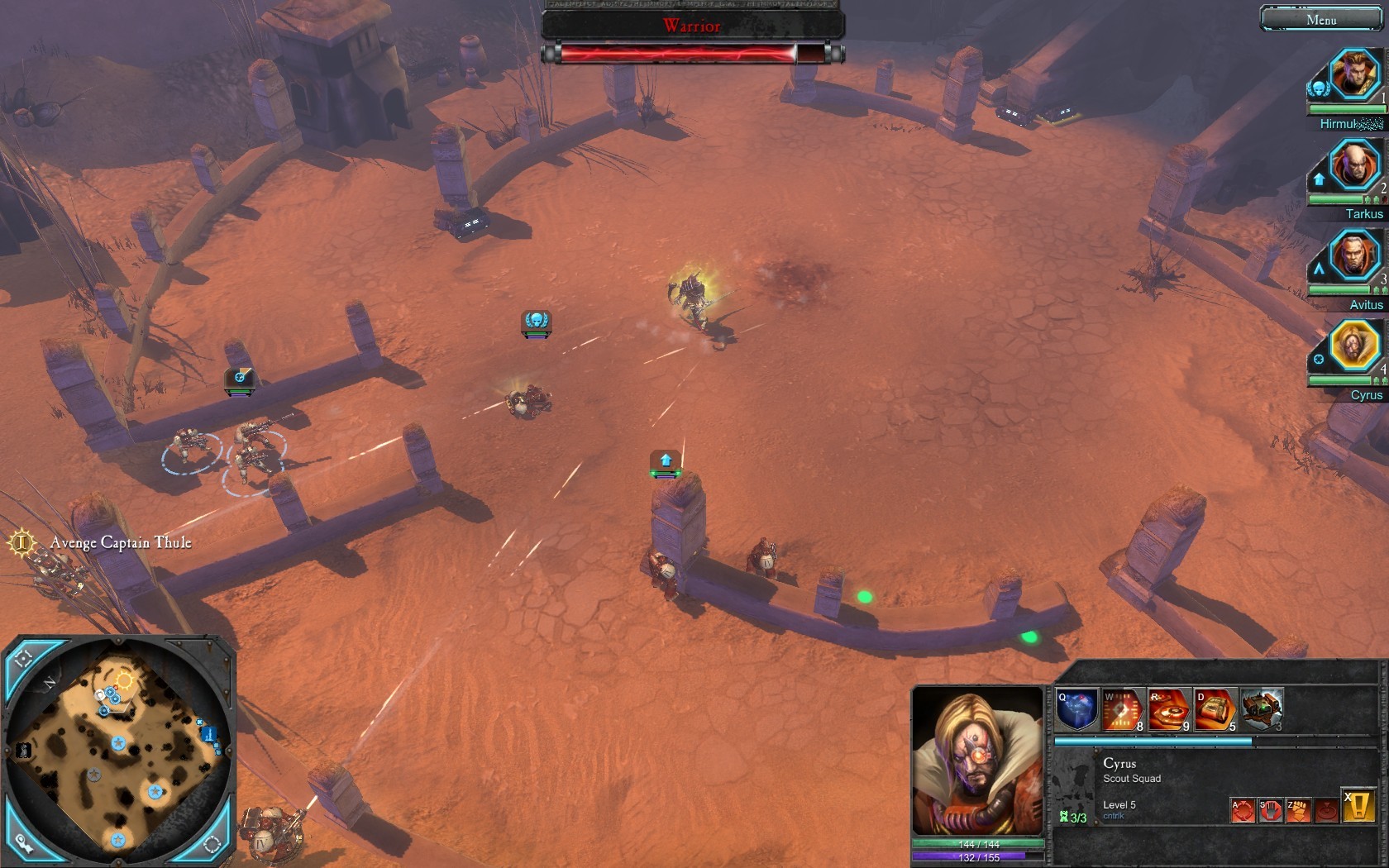
Task: Click the stop command hand icon
Action: 1270,810
